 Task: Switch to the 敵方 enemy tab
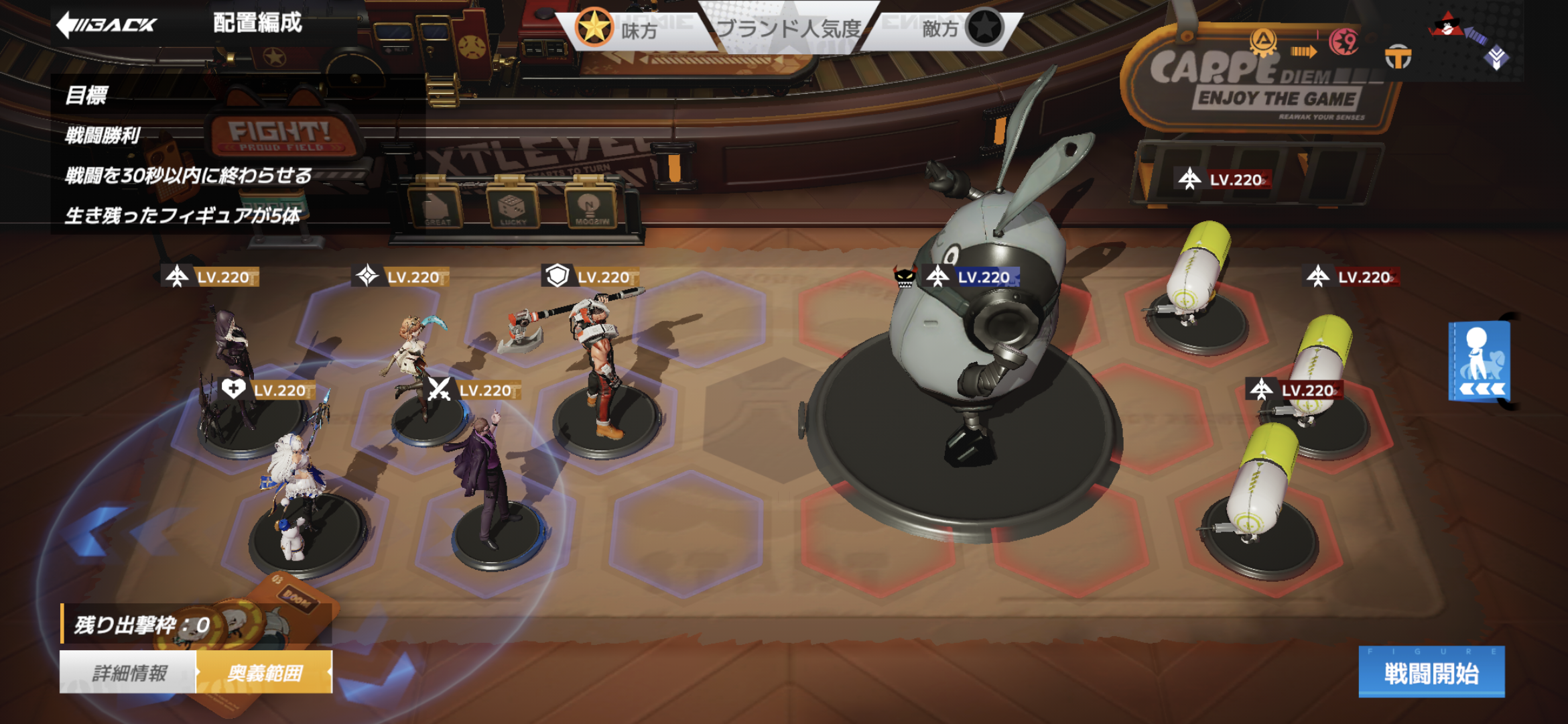tap(958, 29)
